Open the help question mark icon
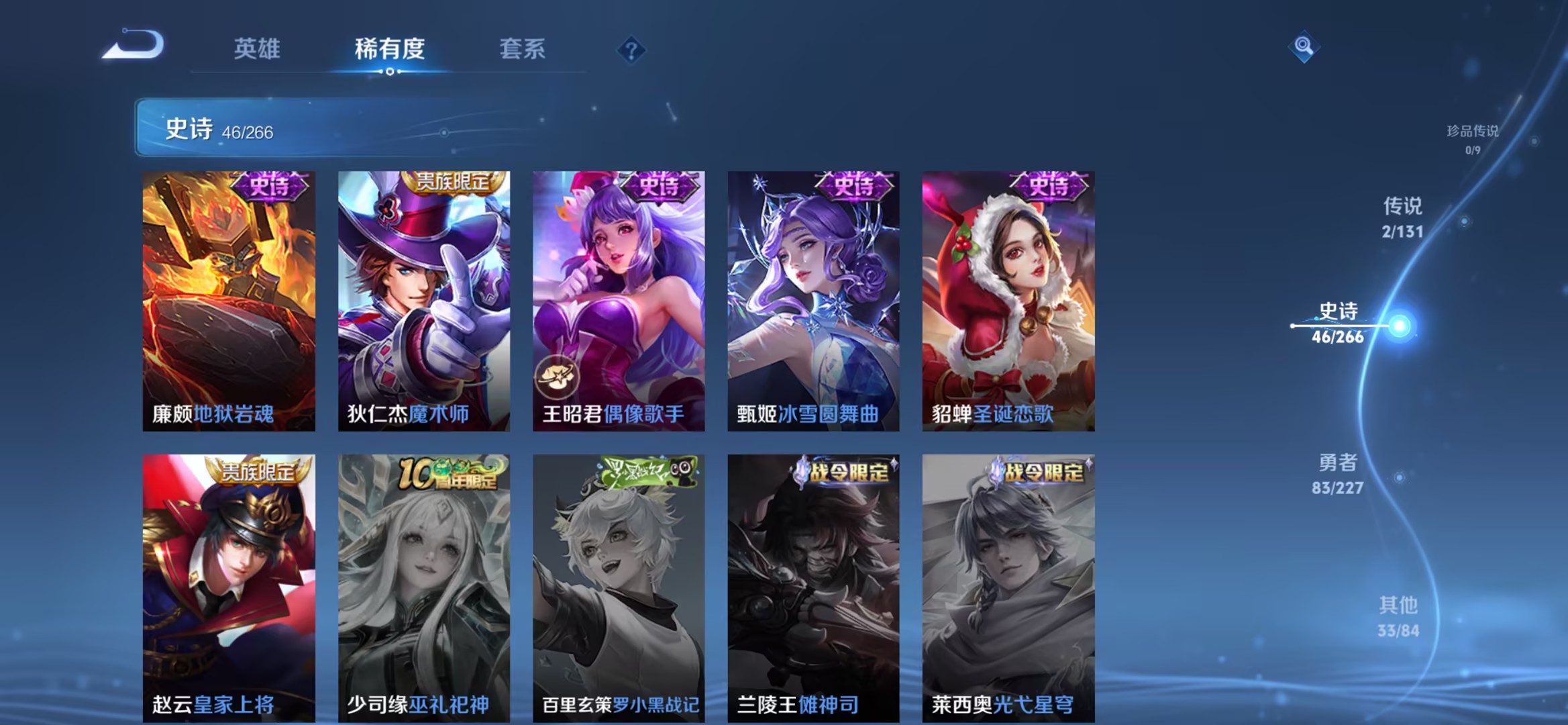The width and height of the screenshot is (1568, 725). click(631, 50)
